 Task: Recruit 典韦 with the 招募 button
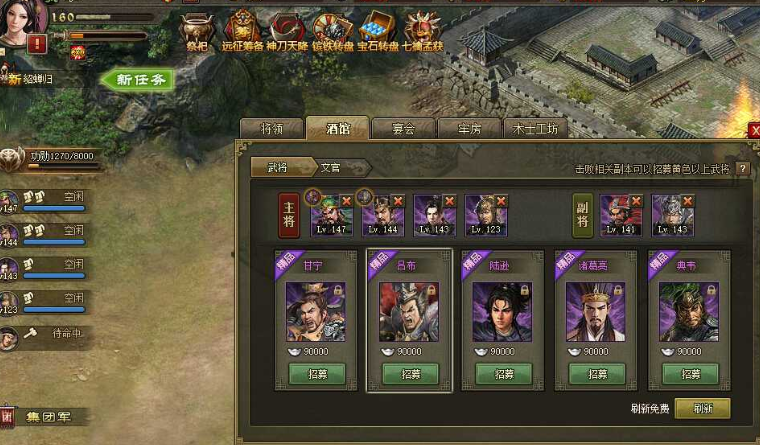[x=689, y=374]
